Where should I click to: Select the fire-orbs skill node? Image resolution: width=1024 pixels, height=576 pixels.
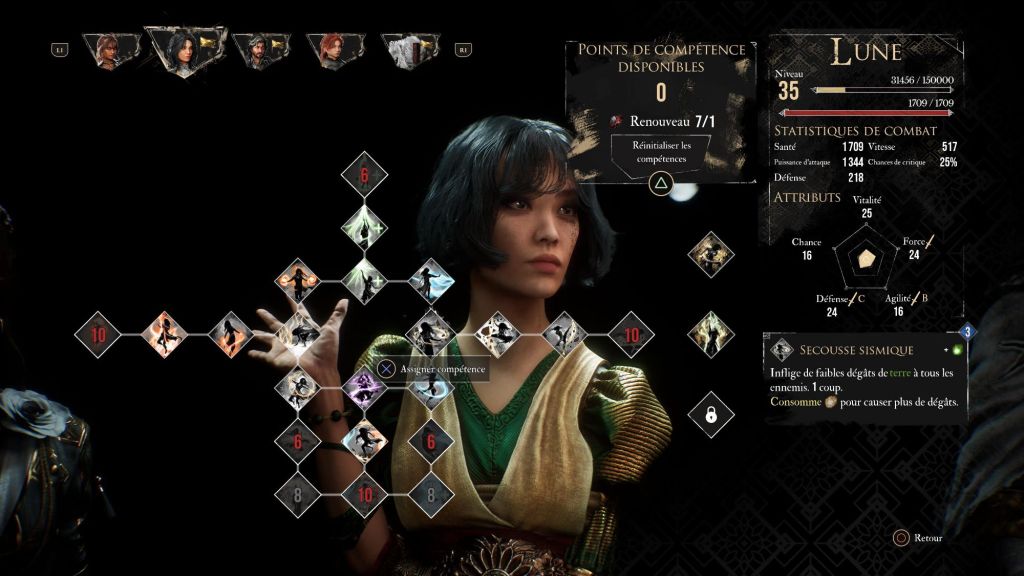[297, 281]
